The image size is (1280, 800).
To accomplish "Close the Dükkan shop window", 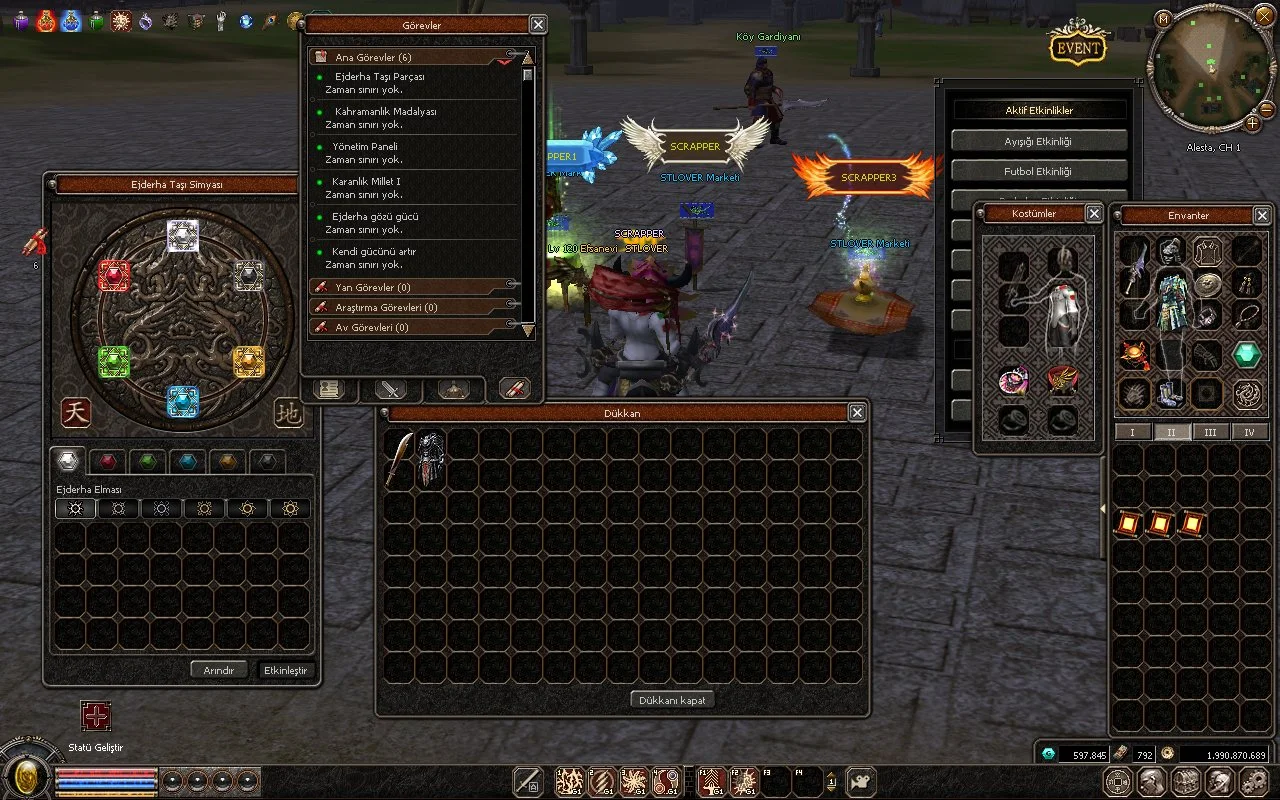I will point(857,412).
